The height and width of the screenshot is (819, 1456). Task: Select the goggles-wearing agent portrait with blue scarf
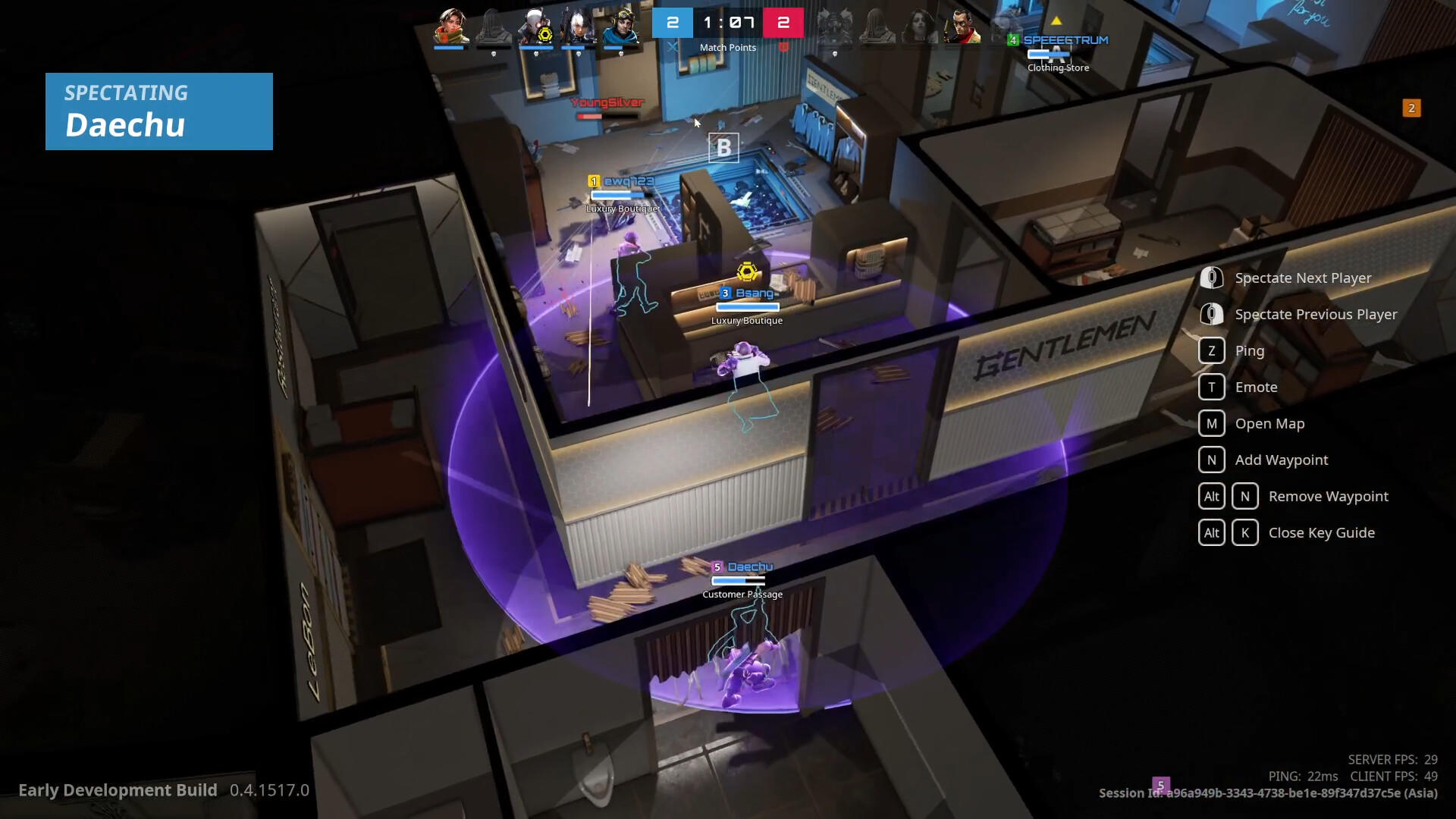(x=621, y=27)
